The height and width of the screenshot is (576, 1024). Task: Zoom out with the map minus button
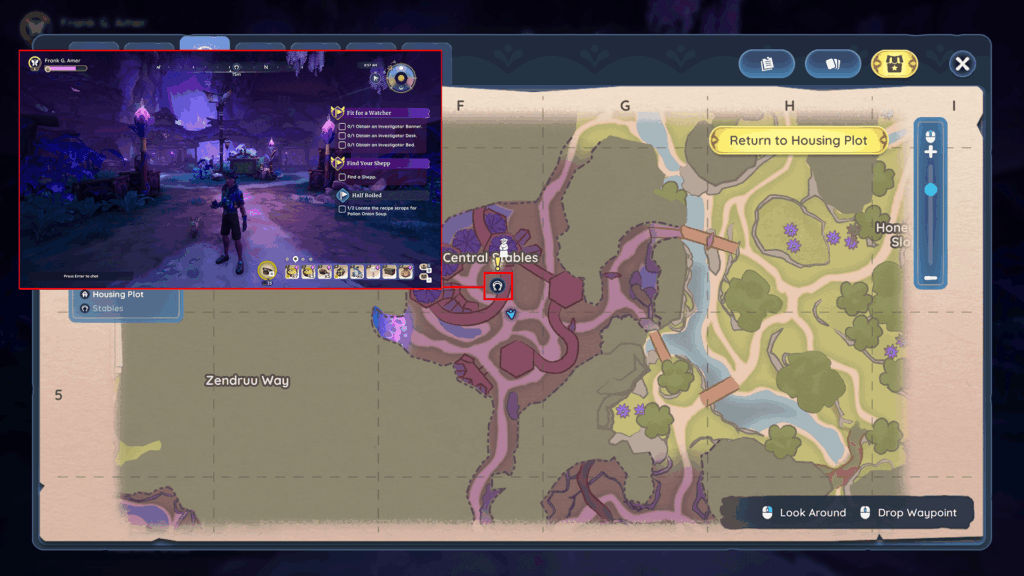pyautogui.click(x=931, y=278)
